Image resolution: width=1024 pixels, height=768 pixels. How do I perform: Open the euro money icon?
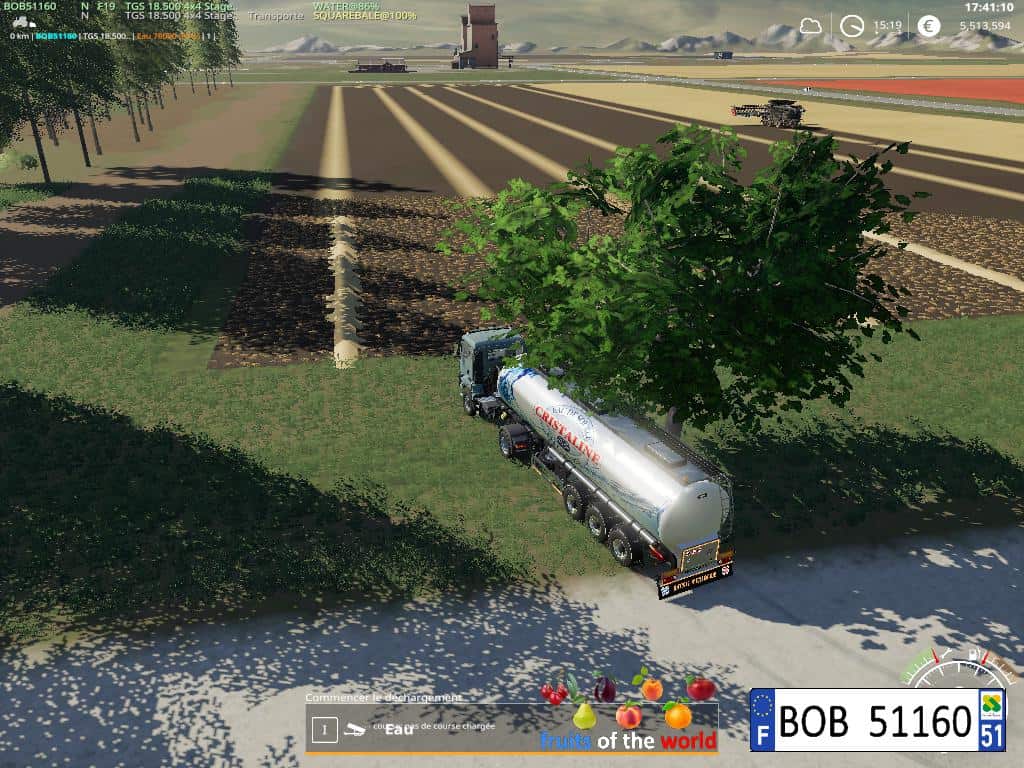[929, 26]
